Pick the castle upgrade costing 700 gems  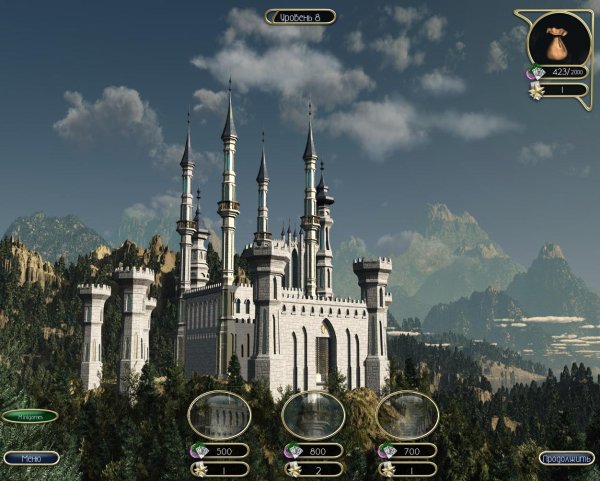pyautogui.click(x=407, y=415)
